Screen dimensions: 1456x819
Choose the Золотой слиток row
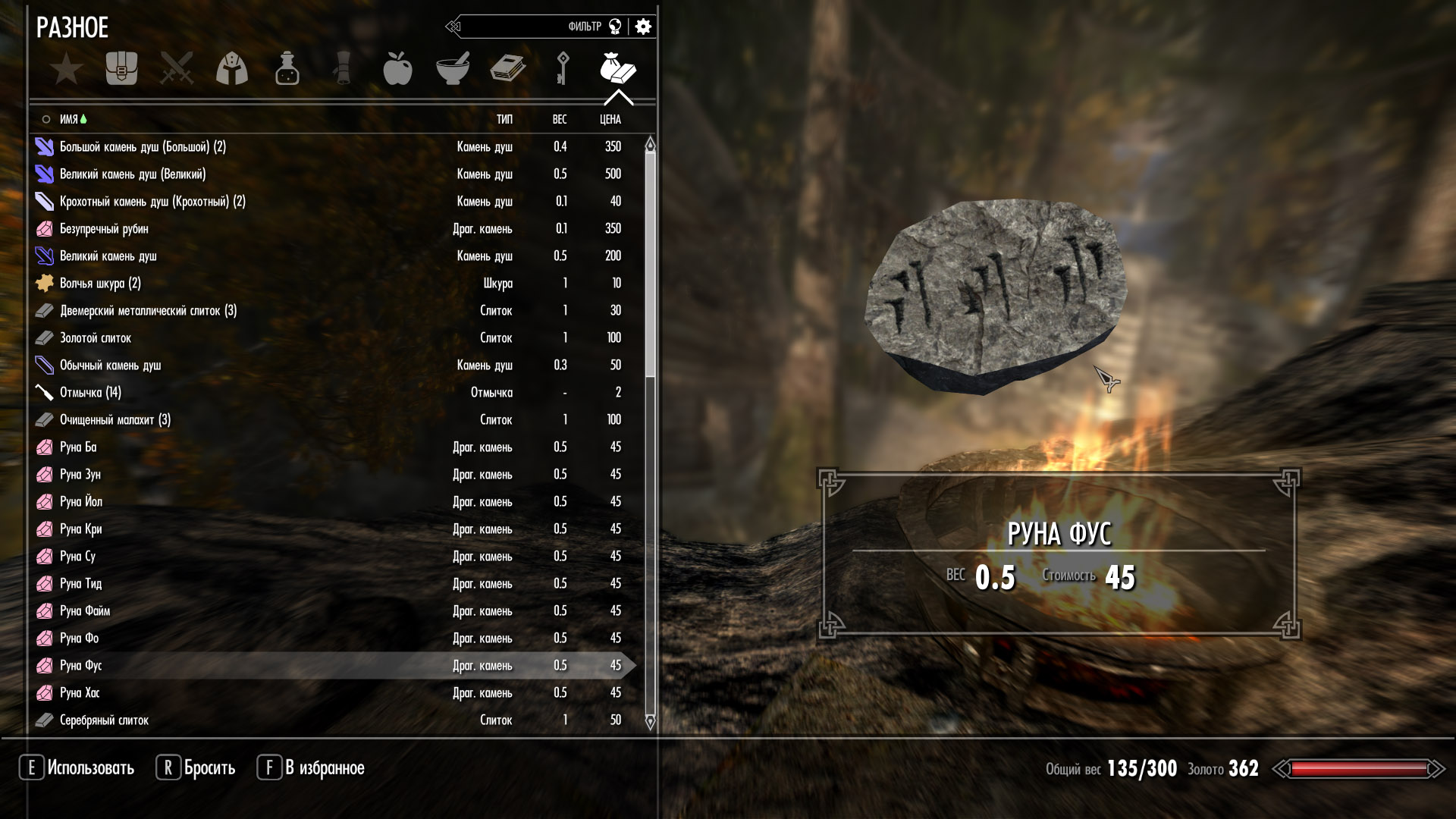96,338
